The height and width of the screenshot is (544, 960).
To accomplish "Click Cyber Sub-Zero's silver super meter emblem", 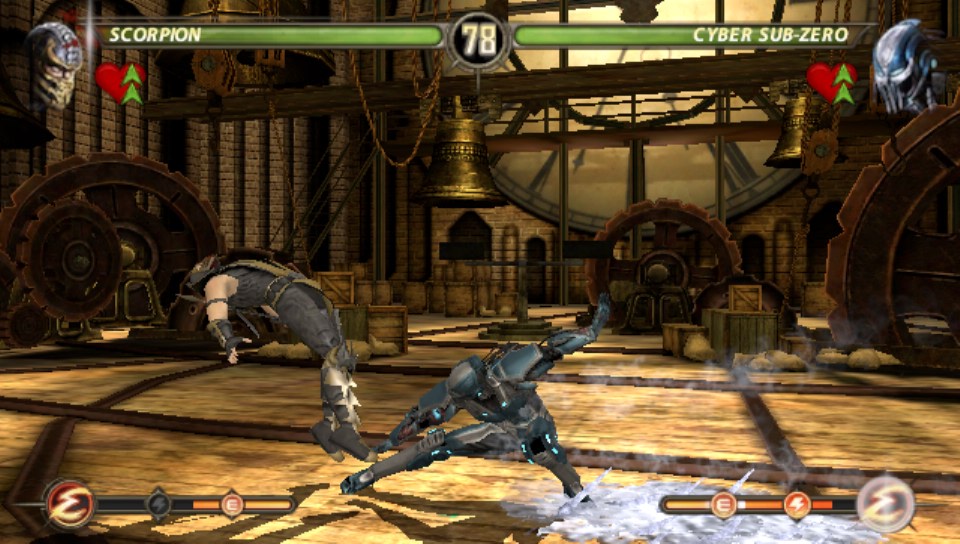I will (886, 504).
